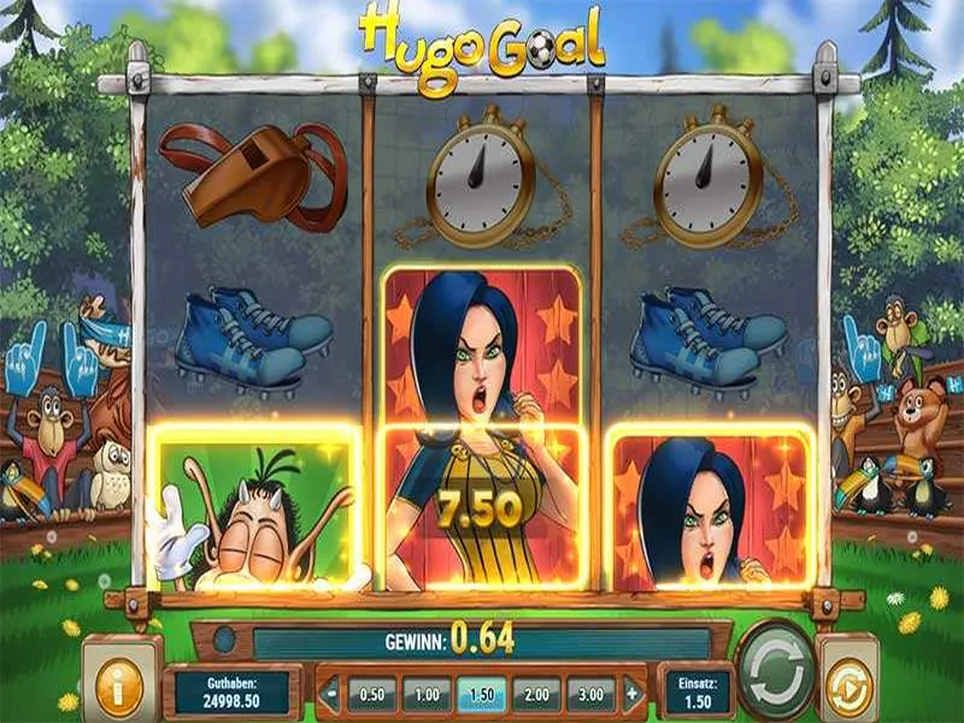Choose the 1.00 bet amount

click(x=427, y=693)
